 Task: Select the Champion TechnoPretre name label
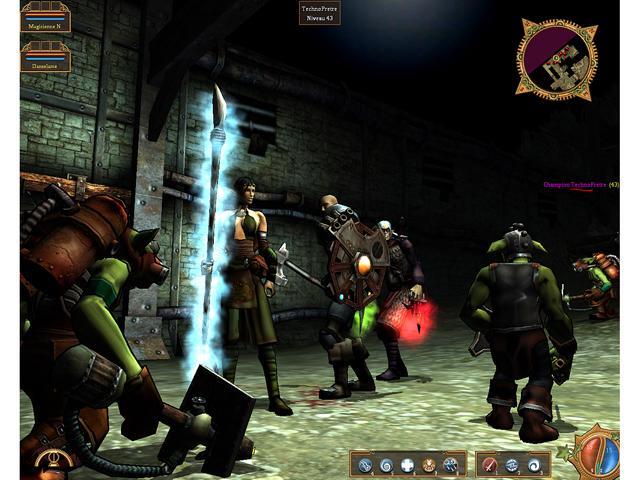click(575, 185)
